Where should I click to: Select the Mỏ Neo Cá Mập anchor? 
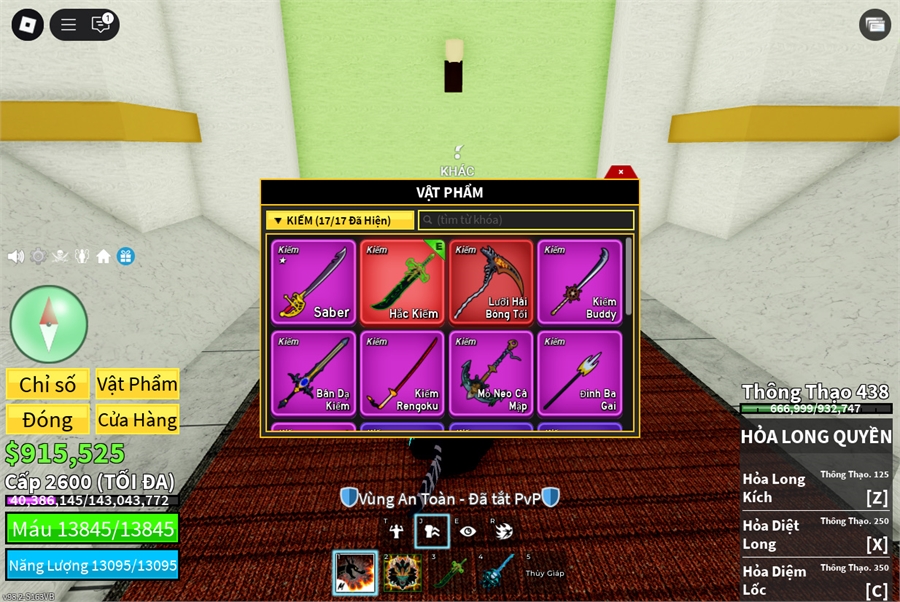(491, 373)
